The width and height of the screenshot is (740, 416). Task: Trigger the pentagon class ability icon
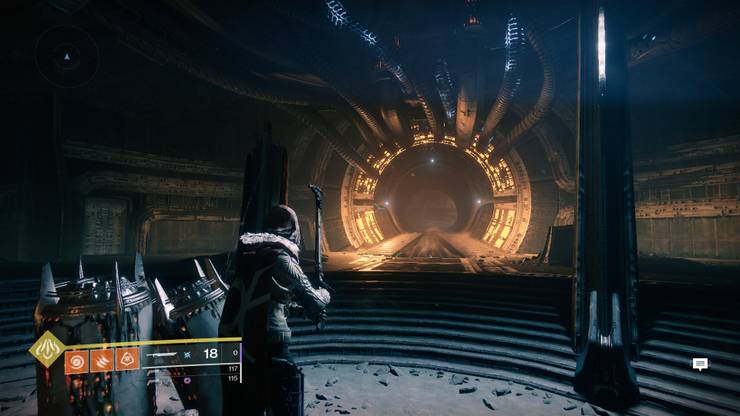128,359
